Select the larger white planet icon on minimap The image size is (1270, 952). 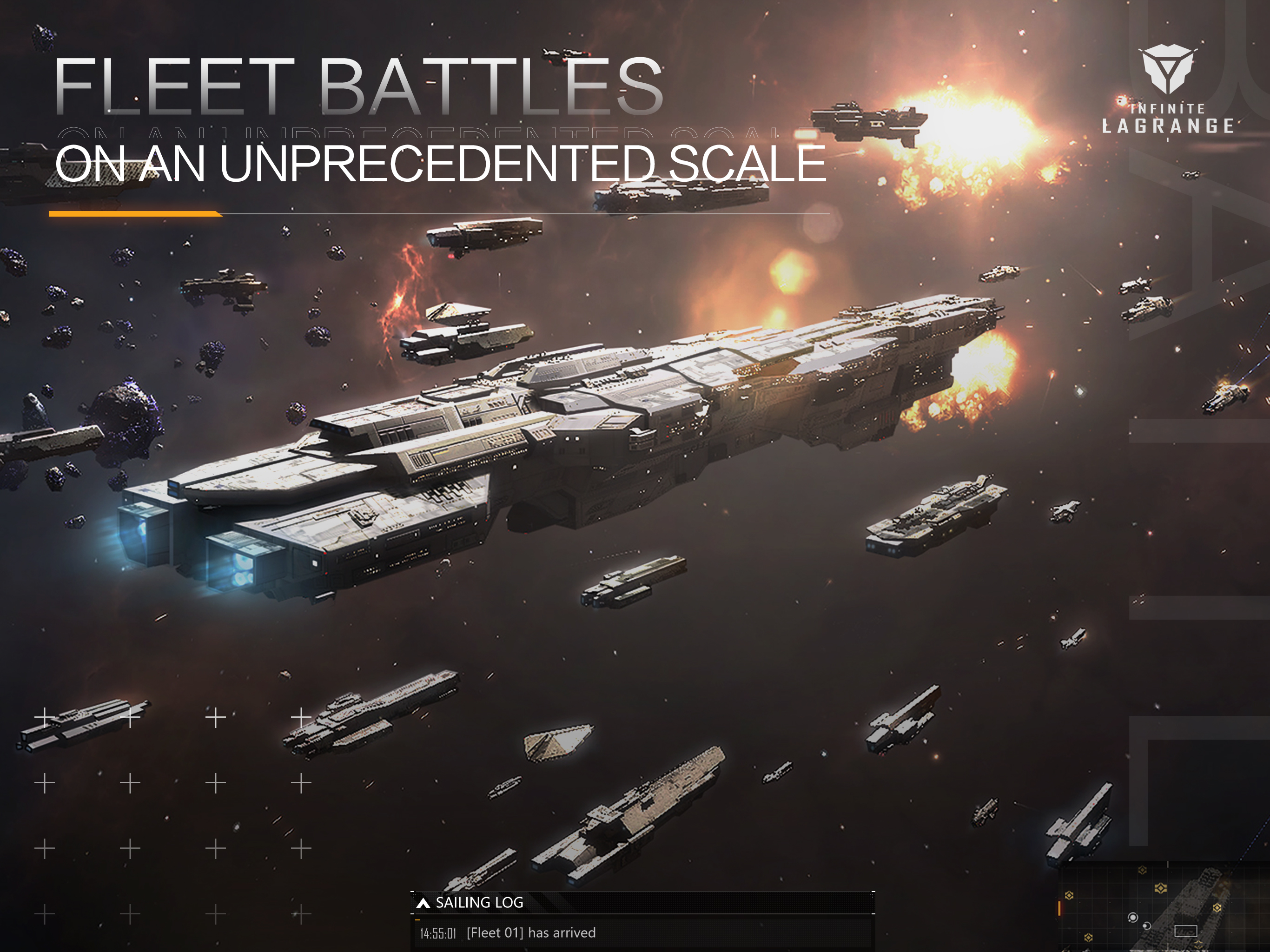point(1132,918)
